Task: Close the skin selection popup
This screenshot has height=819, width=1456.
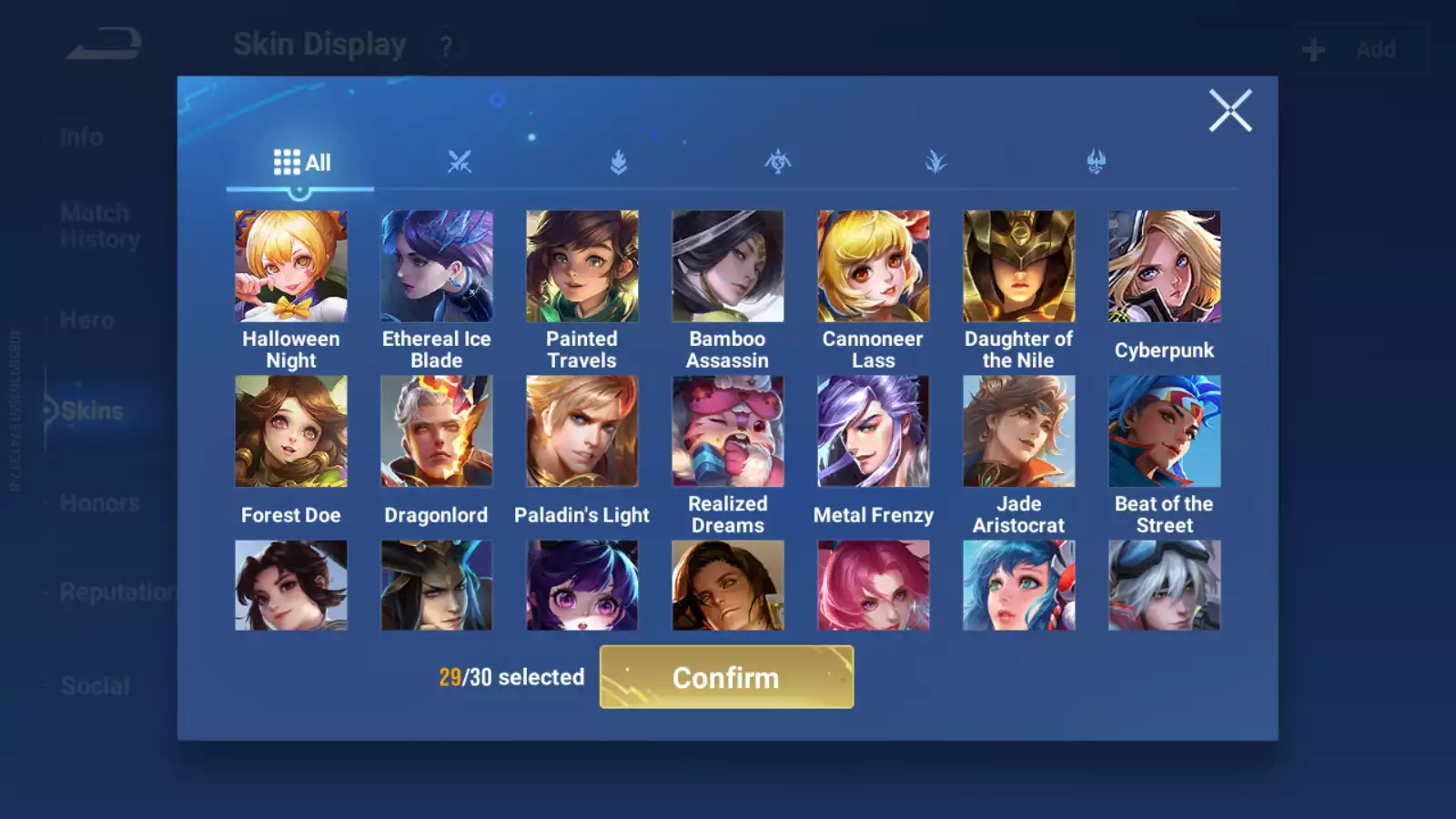Action: [x=1229, y=111]
